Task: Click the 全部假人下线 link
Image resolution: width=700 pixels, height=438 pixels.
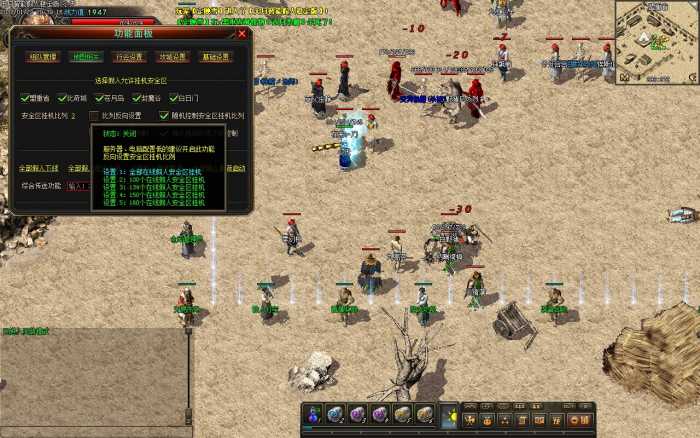Action: coord(40,168)
